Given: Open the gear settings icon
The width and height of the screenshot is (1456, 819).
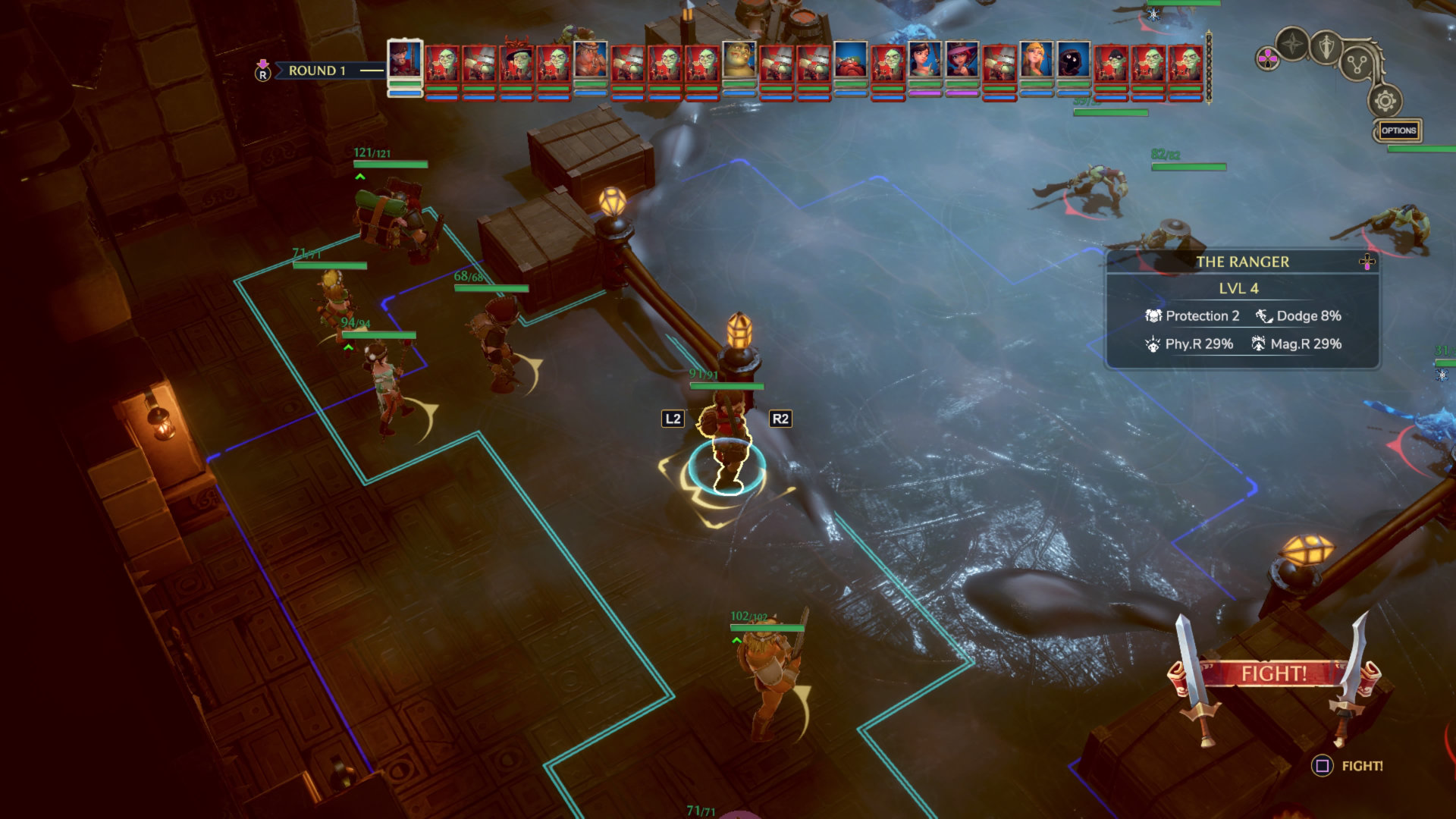Looking at the screenshot, I should pyautogui.click(x=1385, y=101).
